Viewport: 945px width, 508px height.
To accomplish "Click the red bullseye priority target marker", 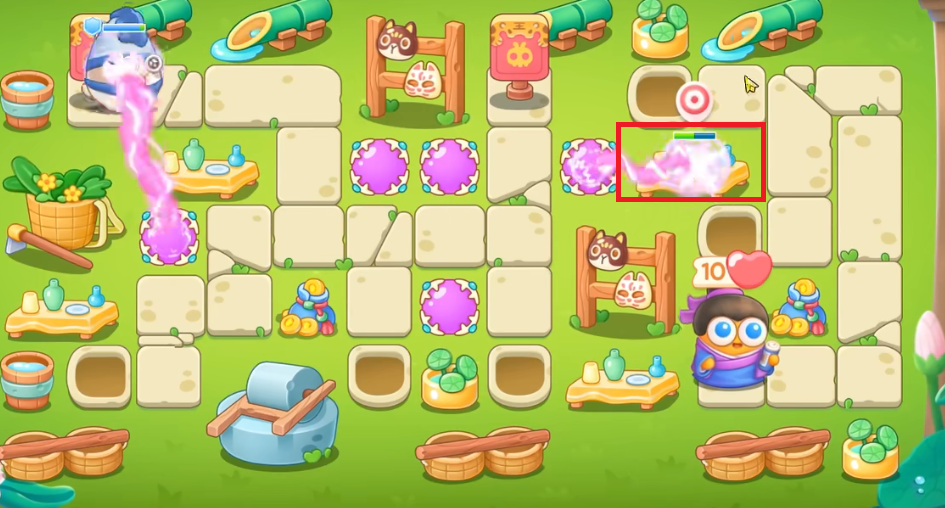I will point(693,101).
